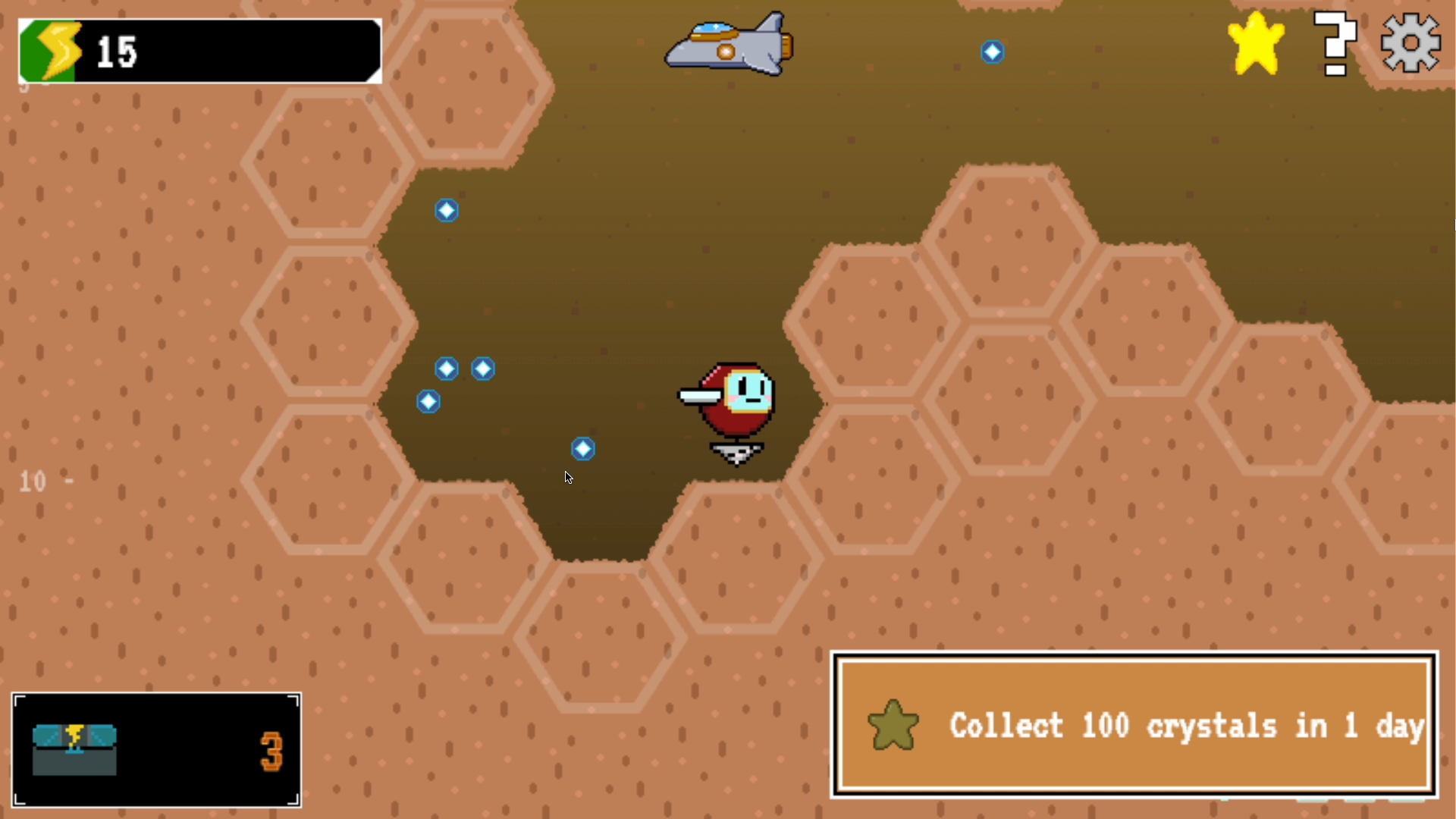Screen dimensions: 1456x819
Task: Open the question mark help
Action: click(1335, 43)
